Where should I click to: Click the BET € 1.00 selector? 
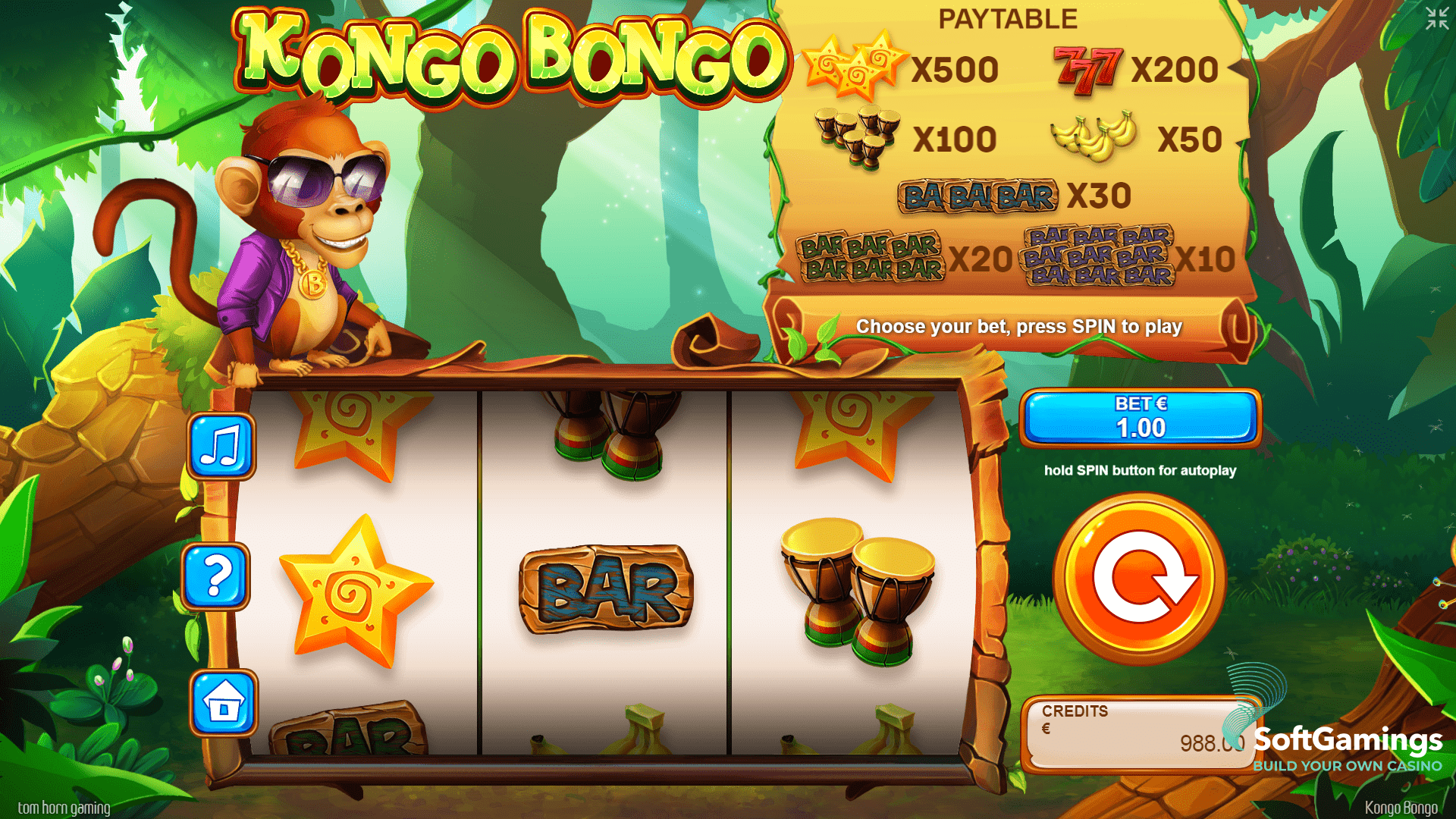pos(1139,421)
